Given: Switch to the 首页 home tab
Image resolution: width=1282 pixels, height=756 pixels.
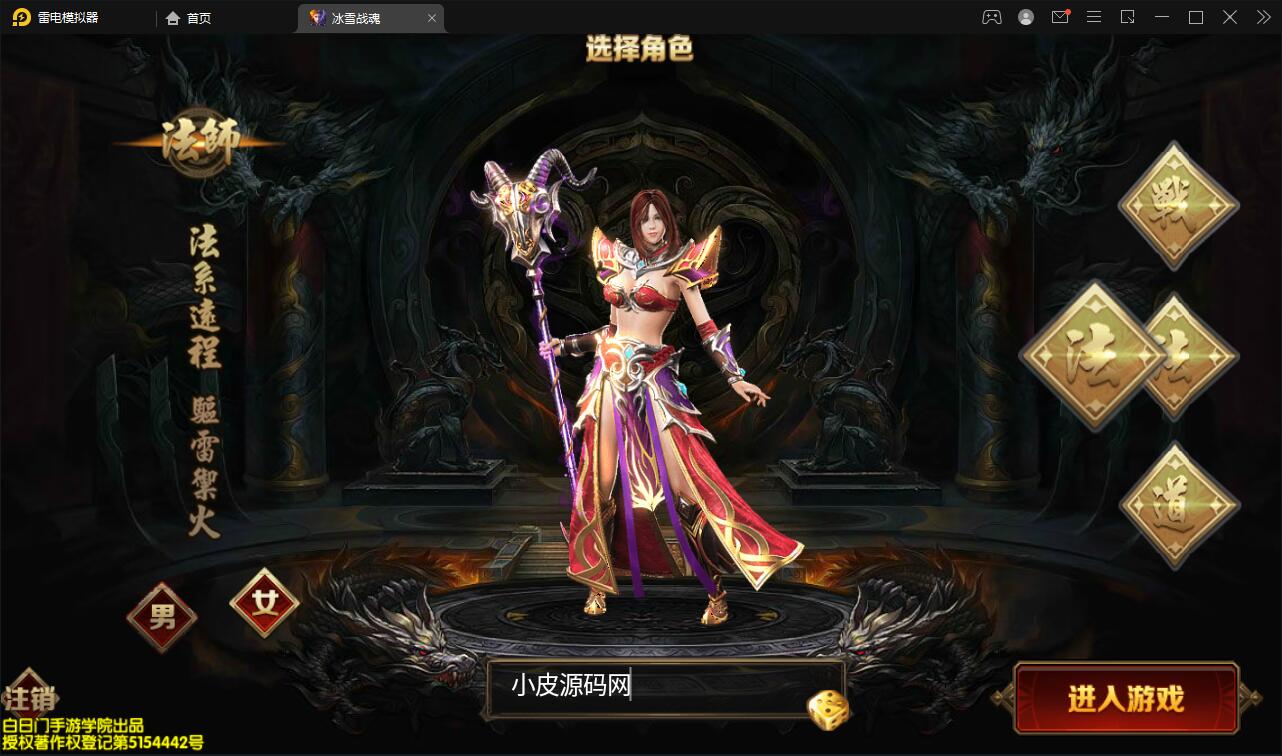Looking at the screenshot, I should [189, 17].
